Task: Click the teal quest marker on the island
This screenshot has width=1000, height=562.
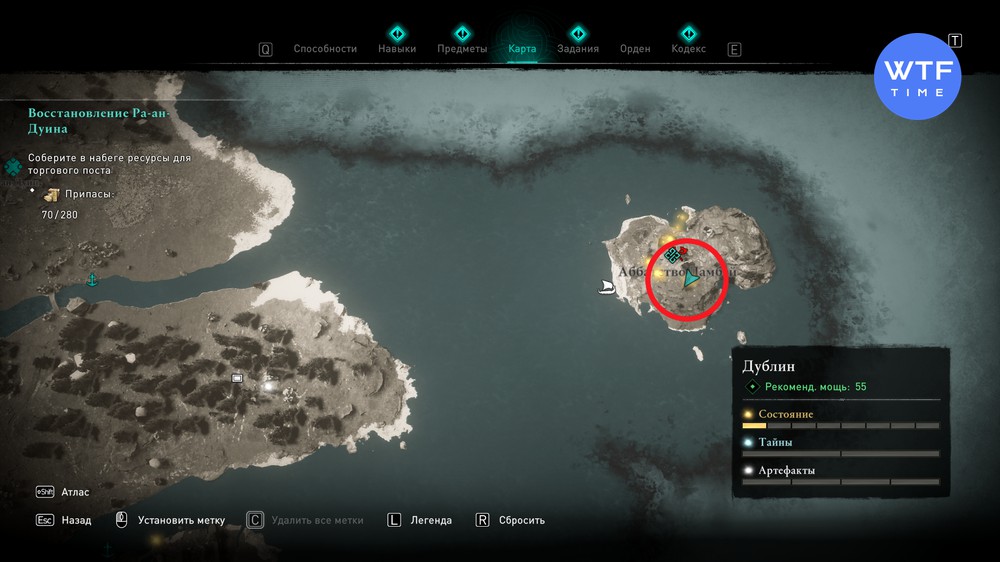Action: coord(673,255)
